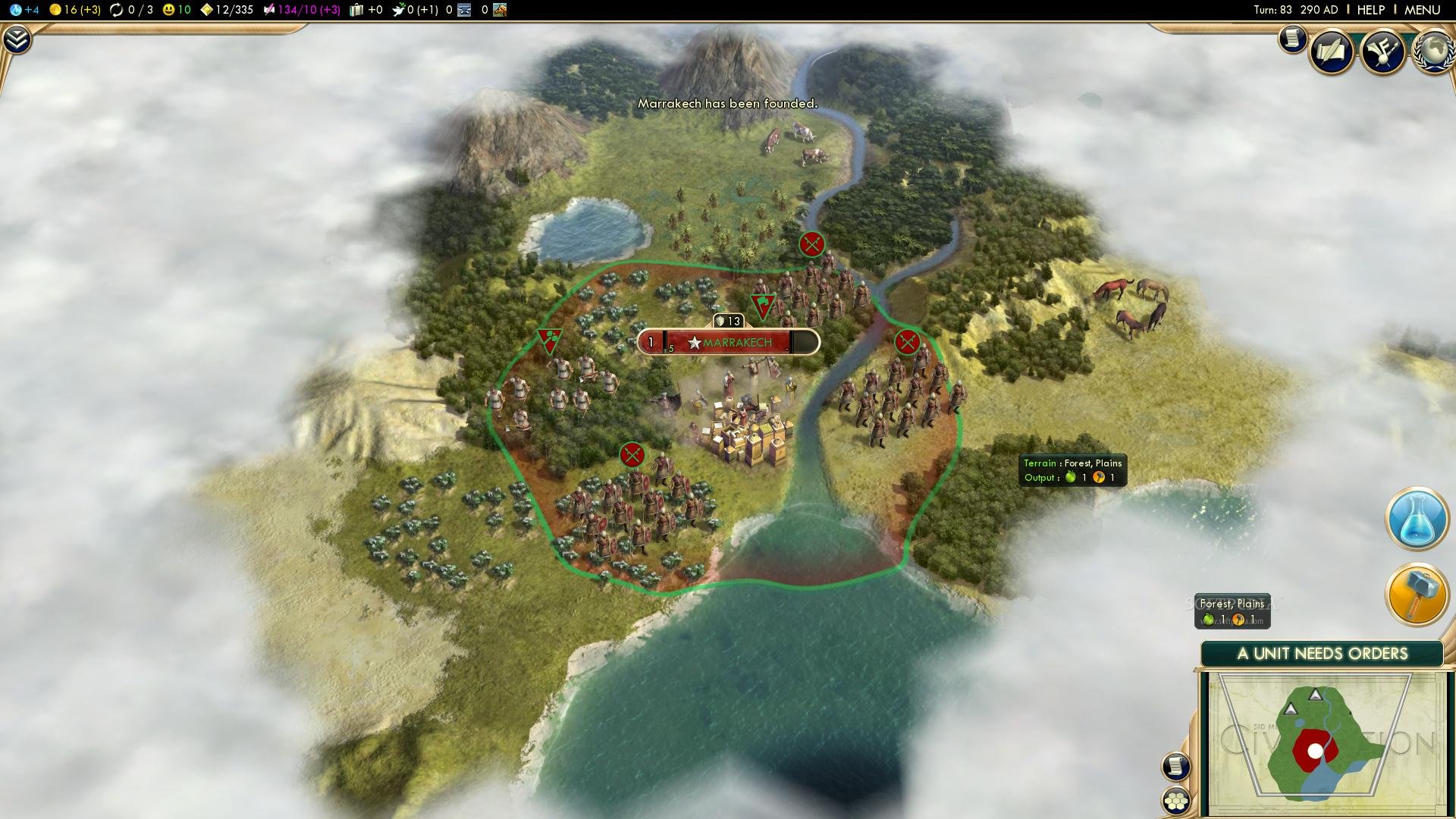Choose research via the blue flask notification
The width and height of the screenshot is (1456, 819).
(x=1417, y=519)
